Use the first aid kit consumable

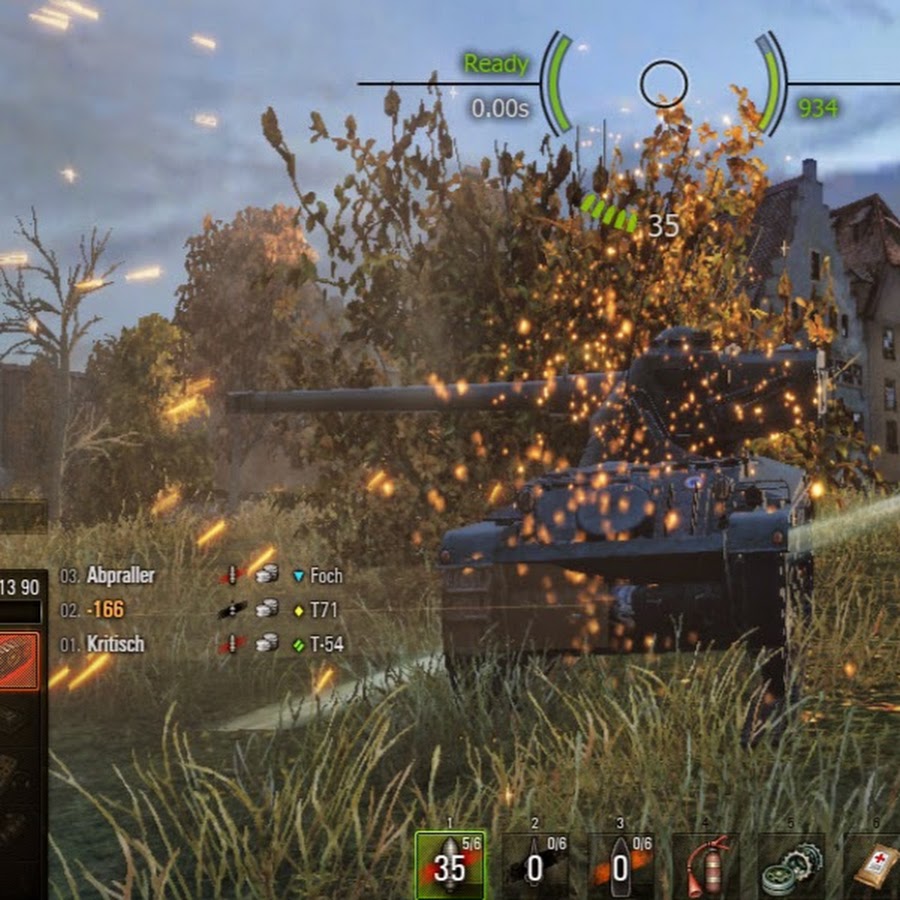(874, 866)
